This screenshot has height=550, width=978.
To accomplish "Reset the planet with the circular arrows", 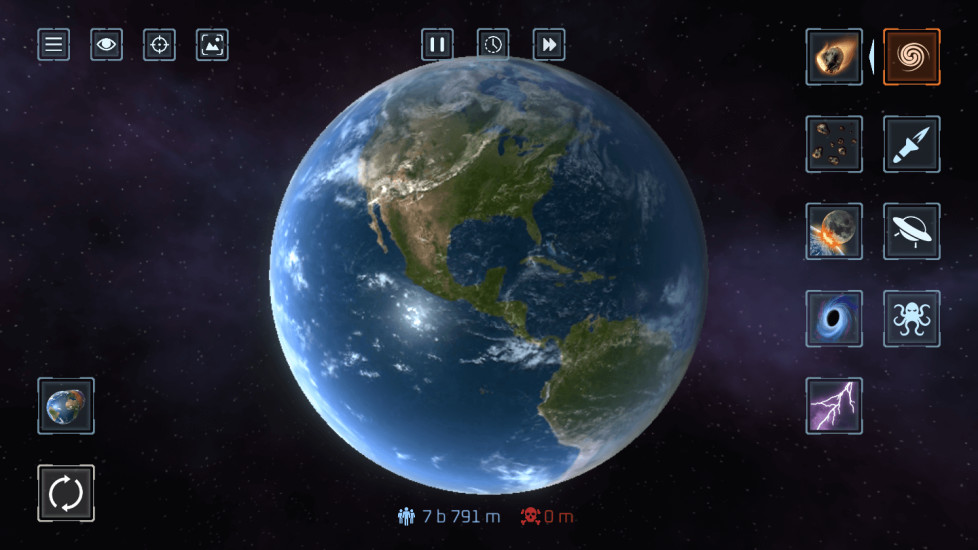I will [66, 493].
